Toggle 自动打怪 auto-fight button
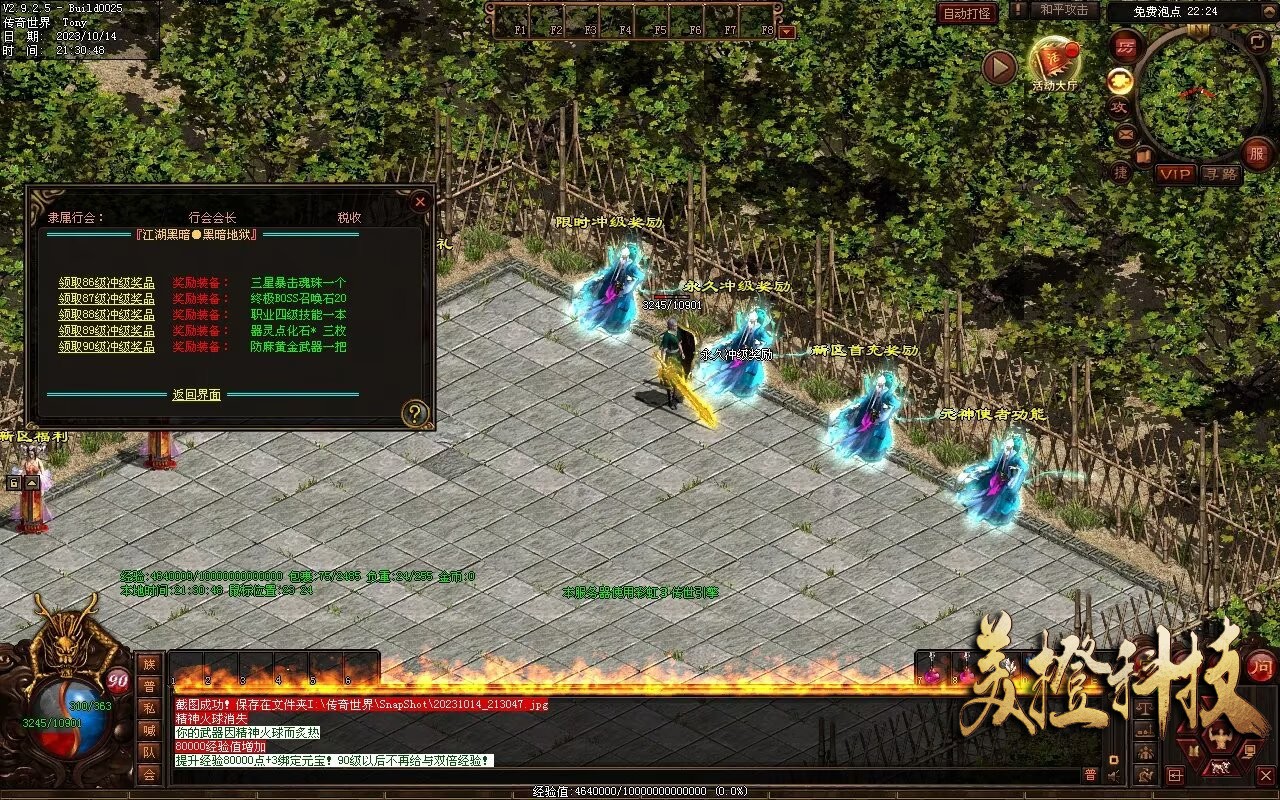This screenshot has height=800, width=1280. (968, 13)
